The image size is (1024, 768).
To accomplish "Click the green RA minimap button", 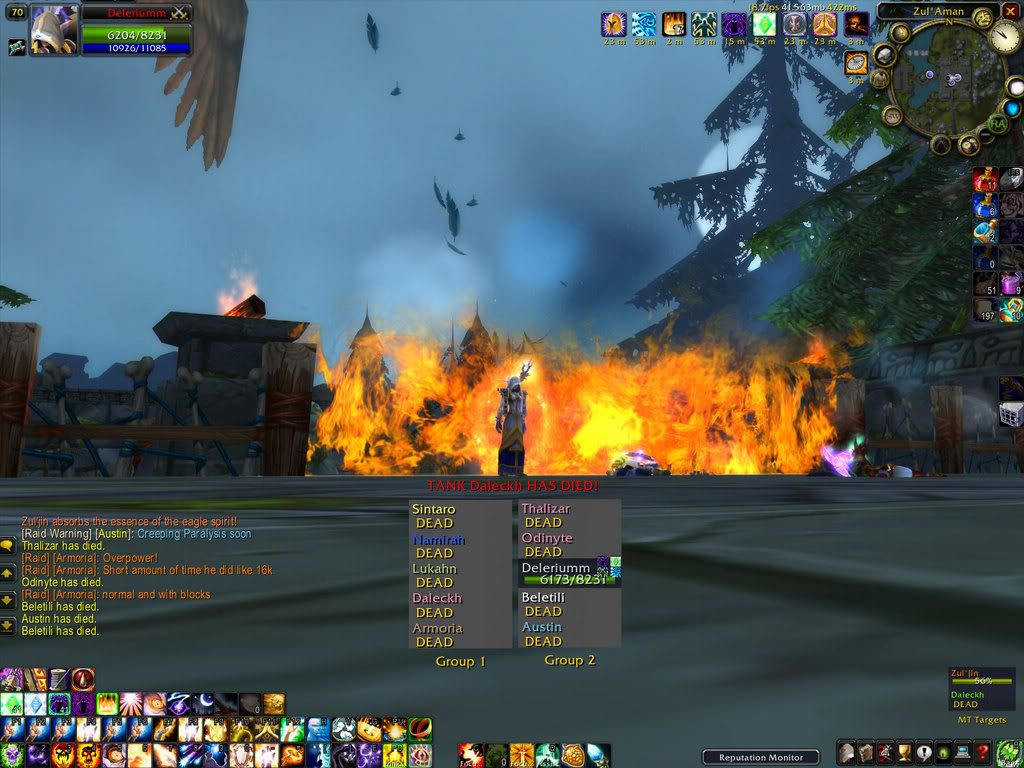I will tap(997, 123).
